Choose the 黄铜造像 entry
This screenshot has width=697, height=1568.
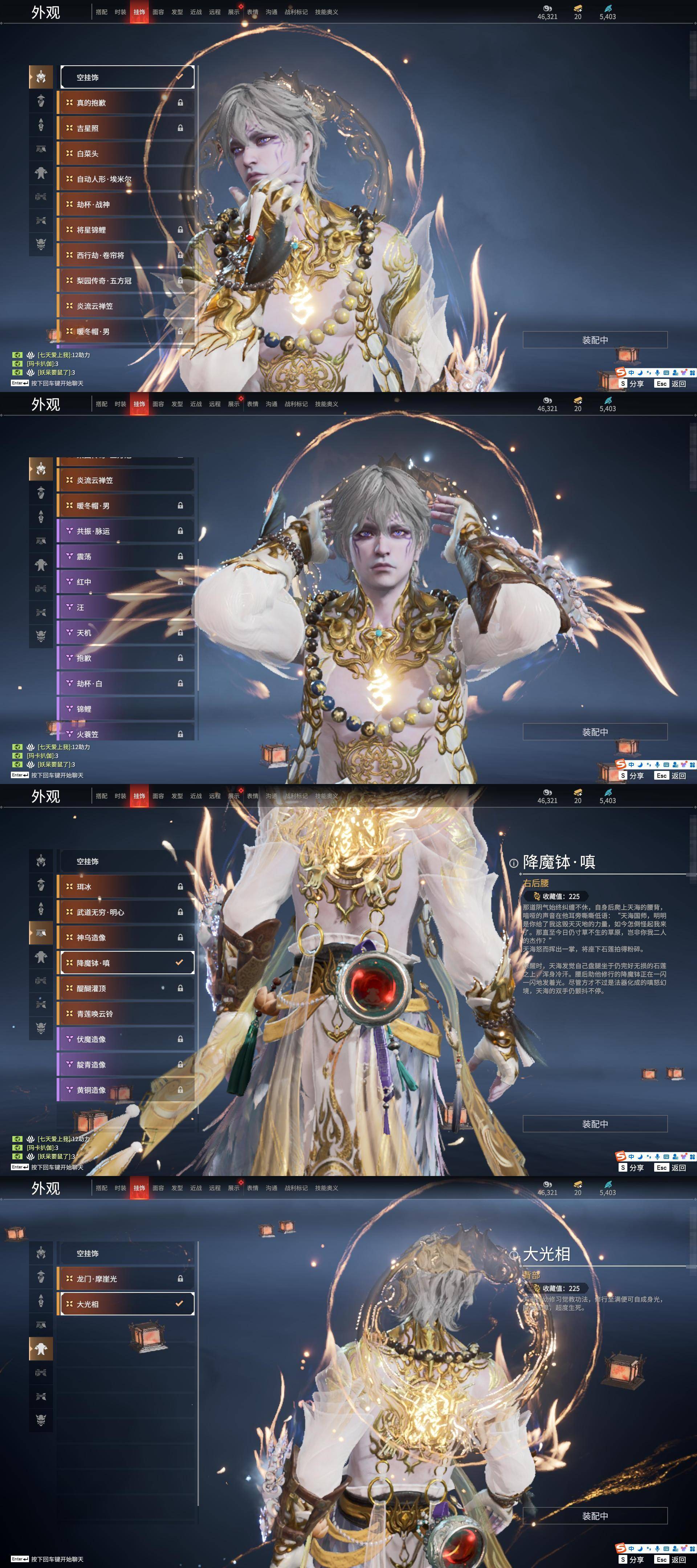point(127,1090)
